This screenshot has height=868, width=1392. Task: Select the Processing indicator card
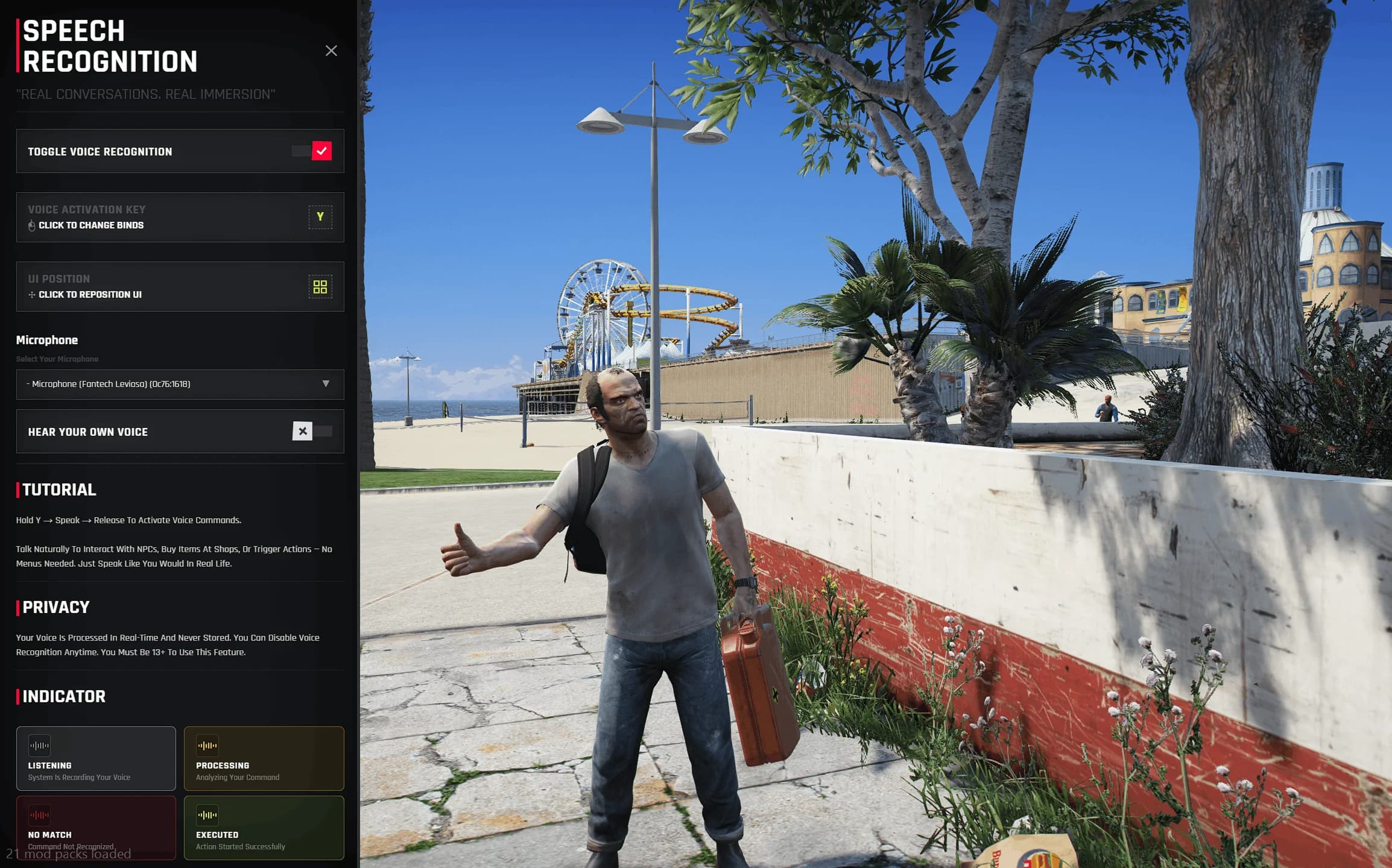pyautogui.click(x=264, y=758)
